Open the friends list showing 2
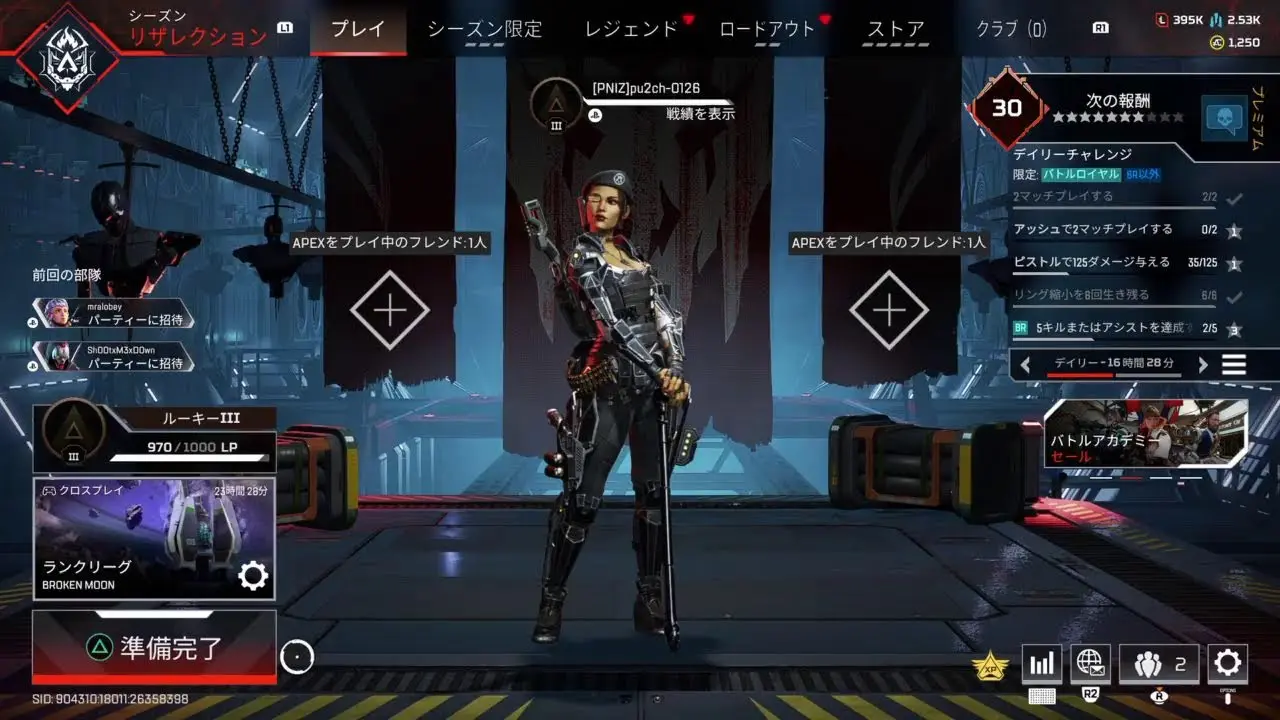The height and width of the screenshot is (720, 1280). coord(1159,663)
